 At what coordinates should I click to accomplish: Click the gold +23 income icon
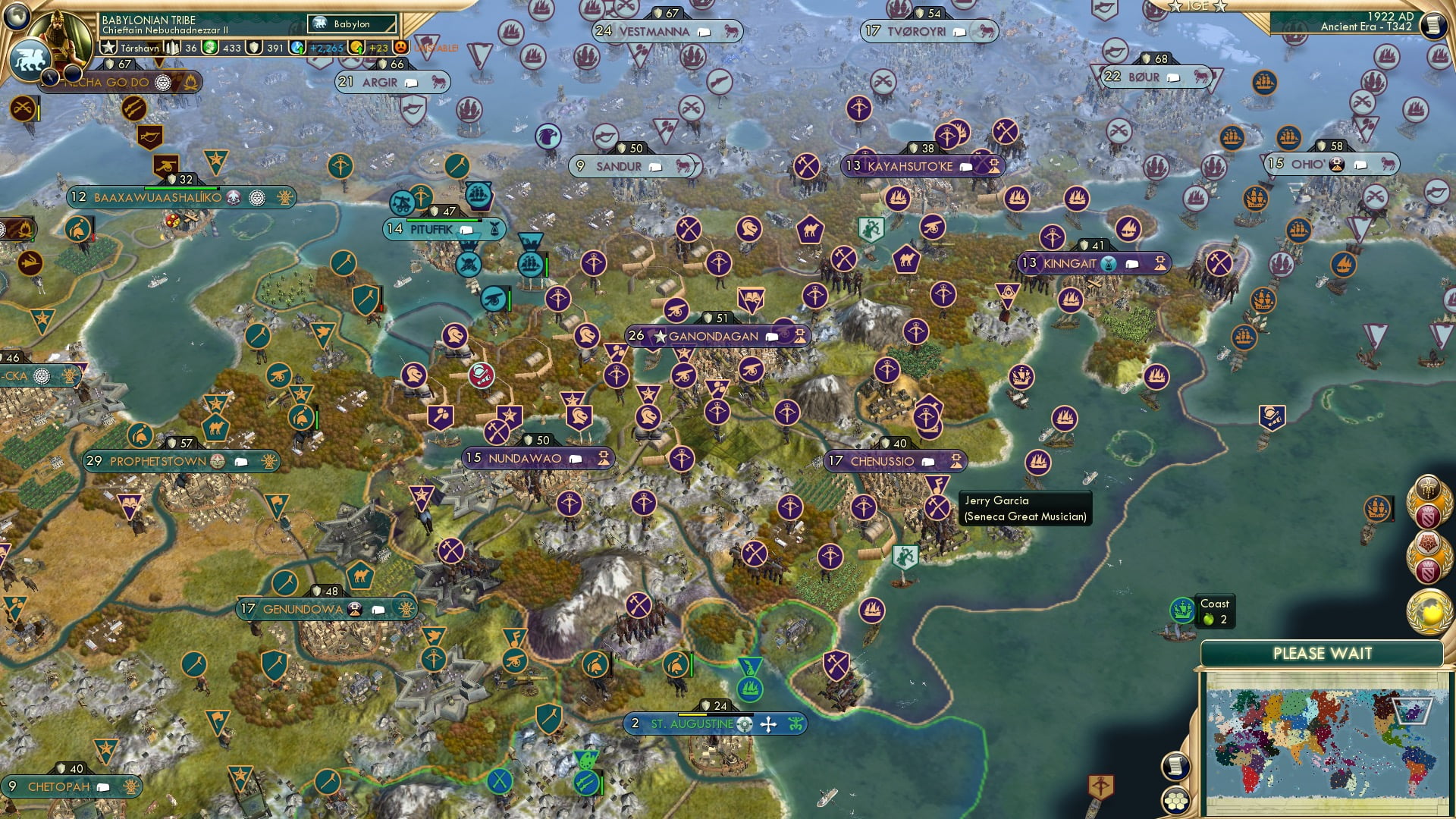356,47
